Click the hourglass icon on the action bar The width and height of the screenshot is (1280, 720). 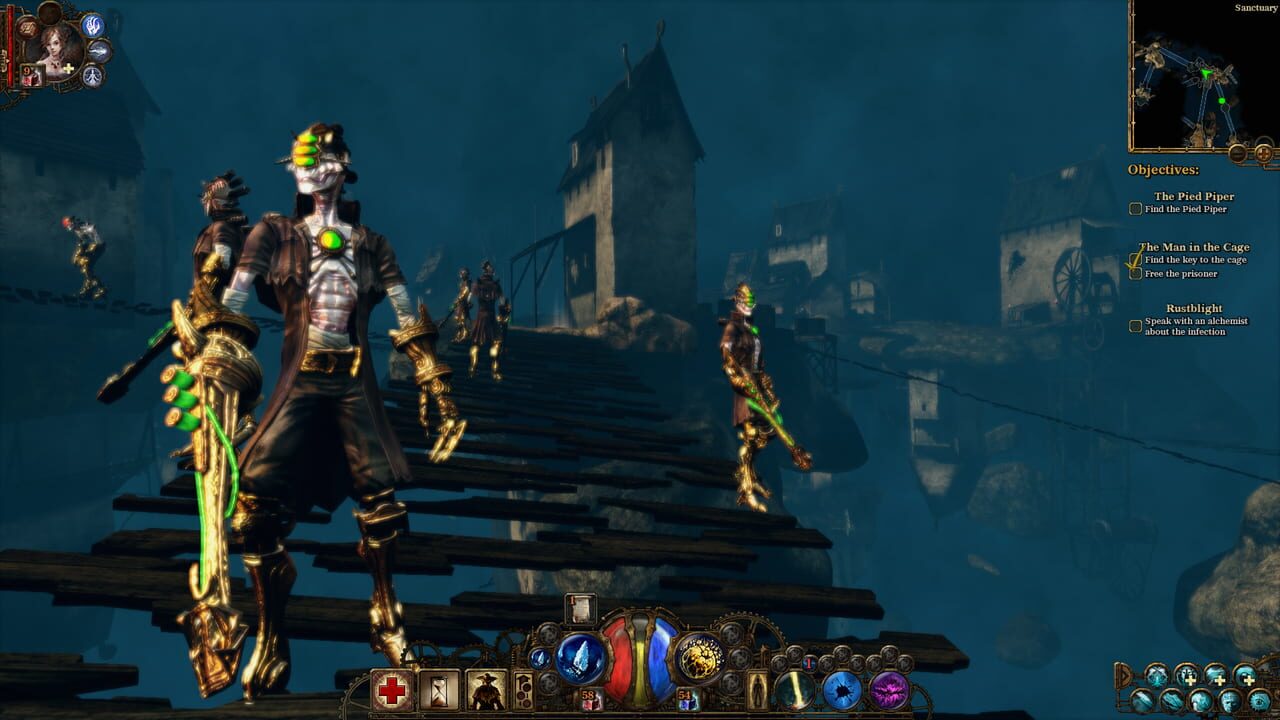pyautogui.click(x=437, y=691)
